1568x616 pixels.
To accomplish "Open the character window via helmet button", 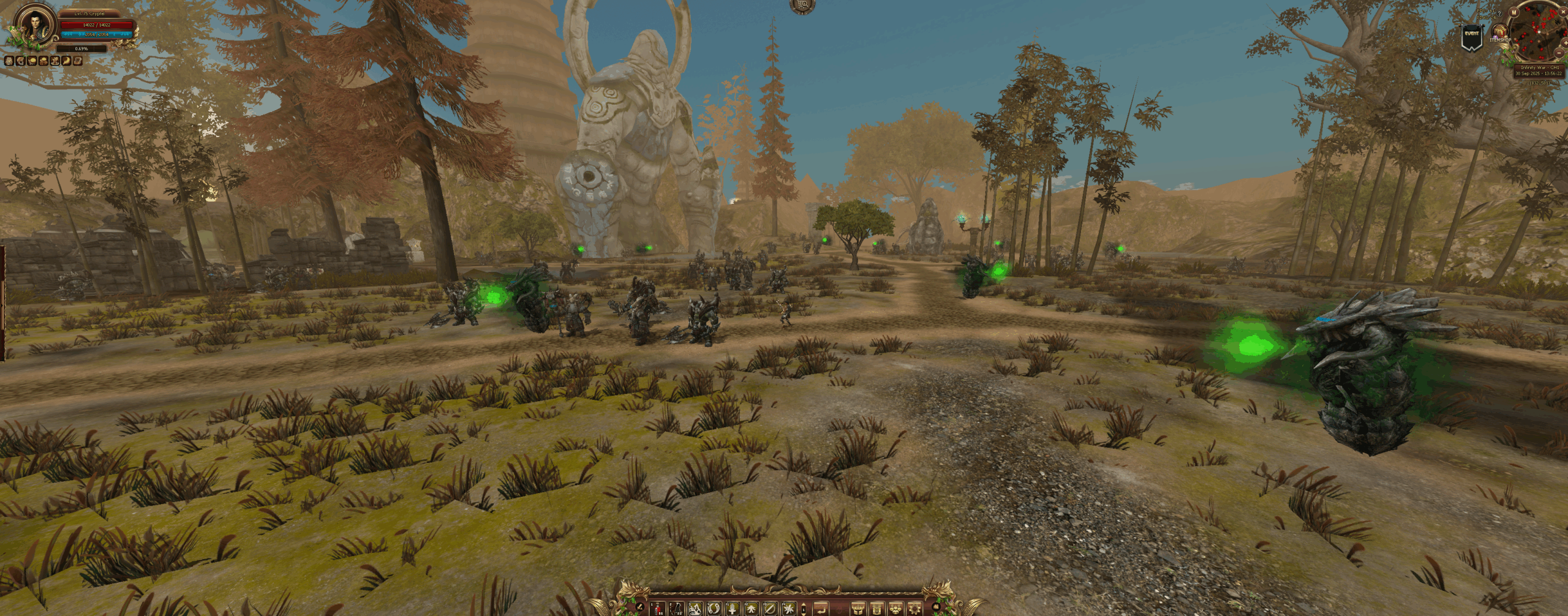I will (858, 610).
